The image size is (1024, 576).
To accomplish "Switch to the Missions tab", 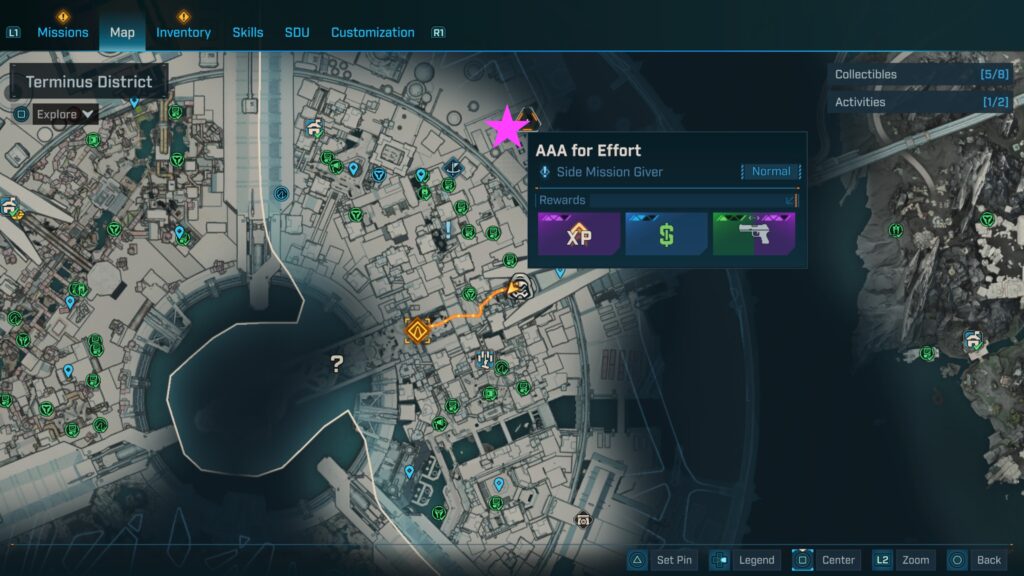I will (x=63, y=32).
